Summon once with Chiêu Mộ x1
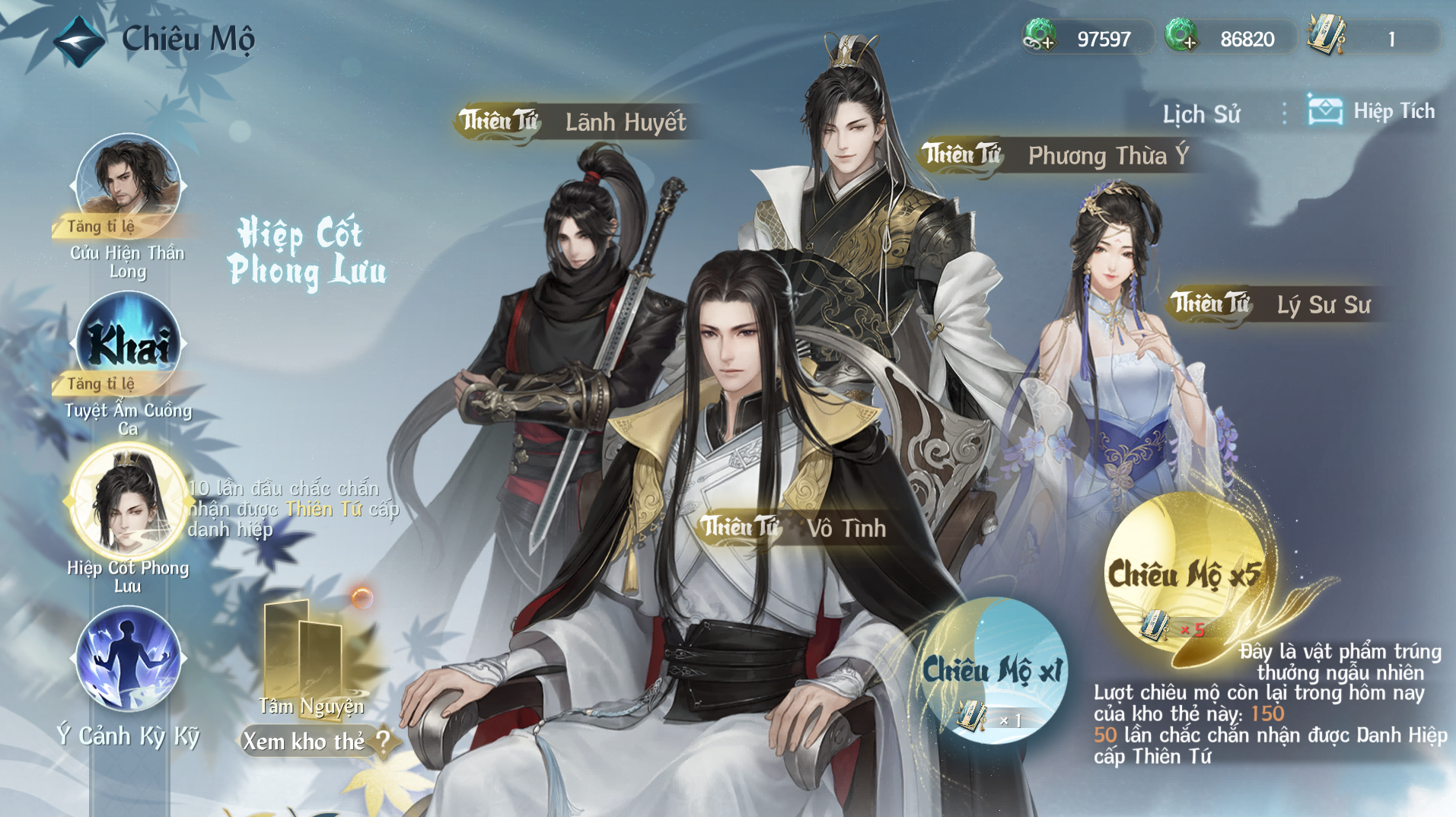The image size is (1456, 817). pyautogui.click(x=992, y=670)
